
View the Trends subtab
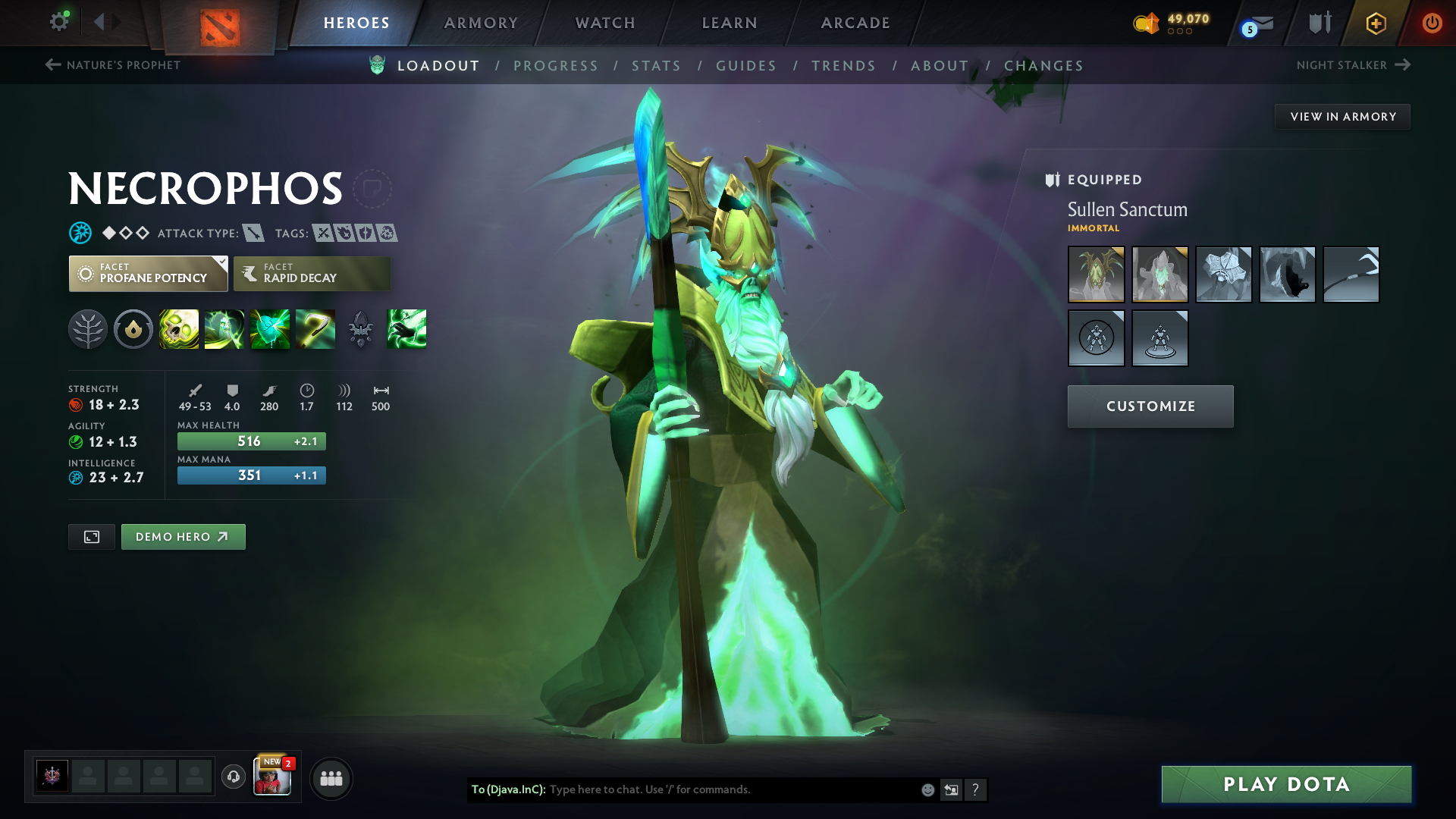[843, 66]
